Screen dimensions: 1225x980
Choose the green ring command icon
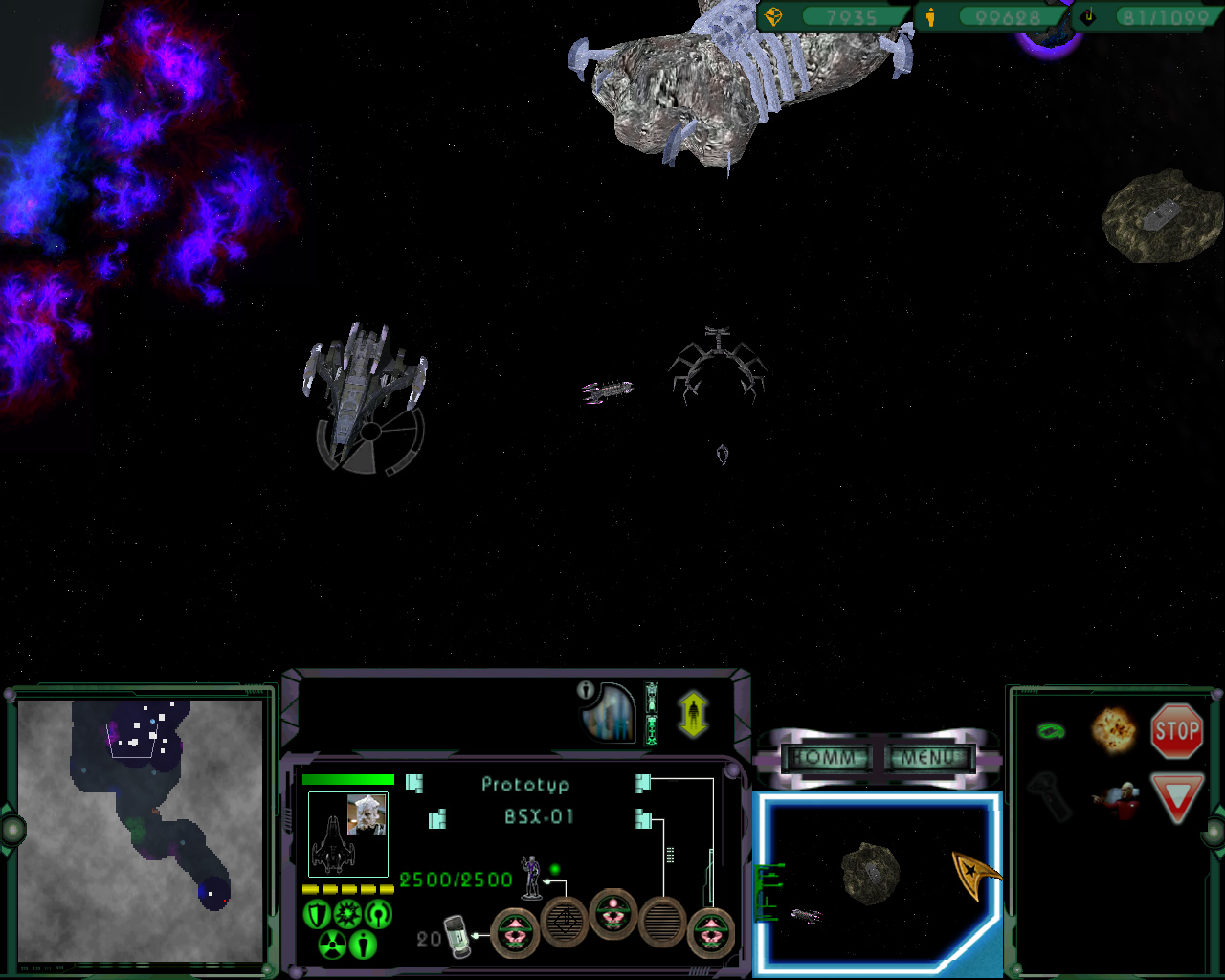point(1051,732)
